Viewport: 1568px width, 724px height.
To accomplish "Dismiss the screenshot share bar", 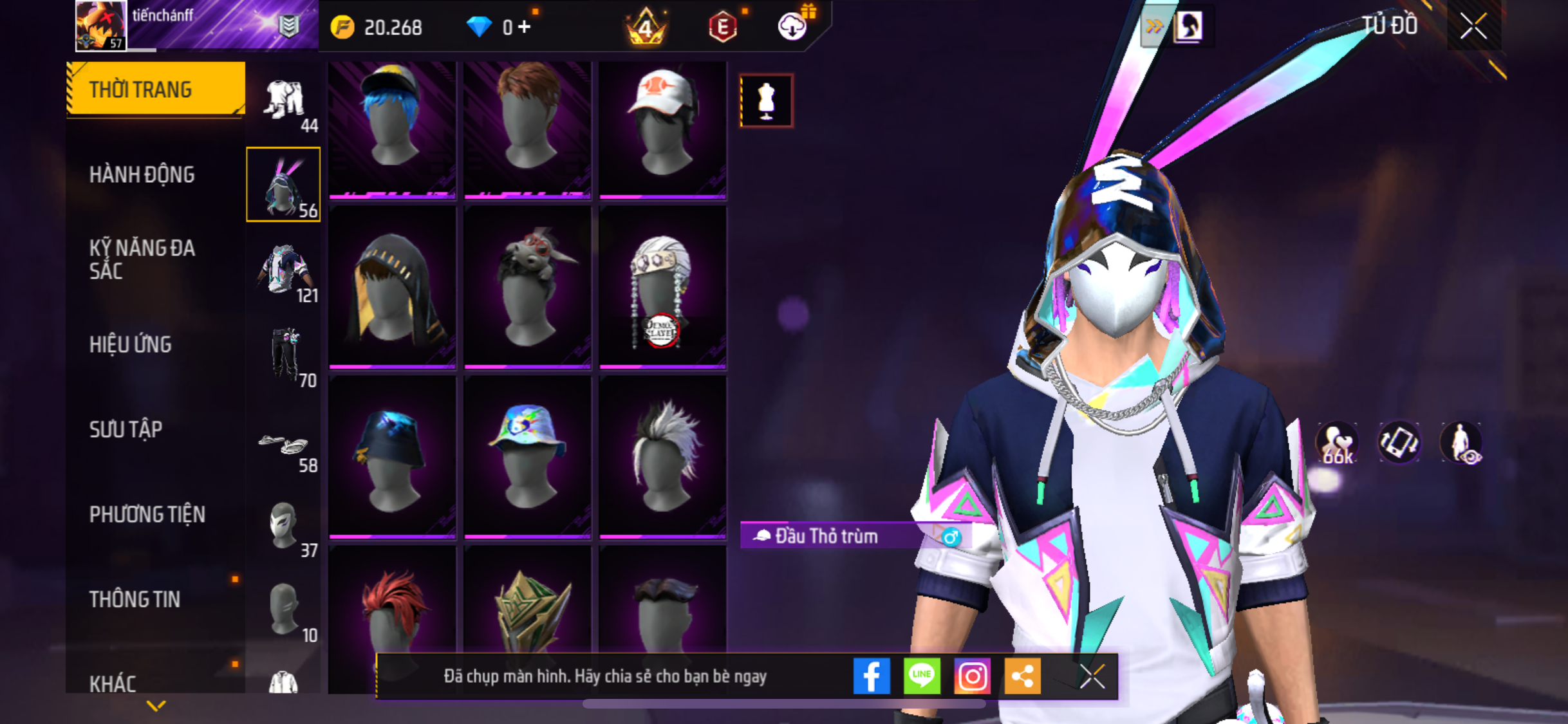I will [1092, 676].
